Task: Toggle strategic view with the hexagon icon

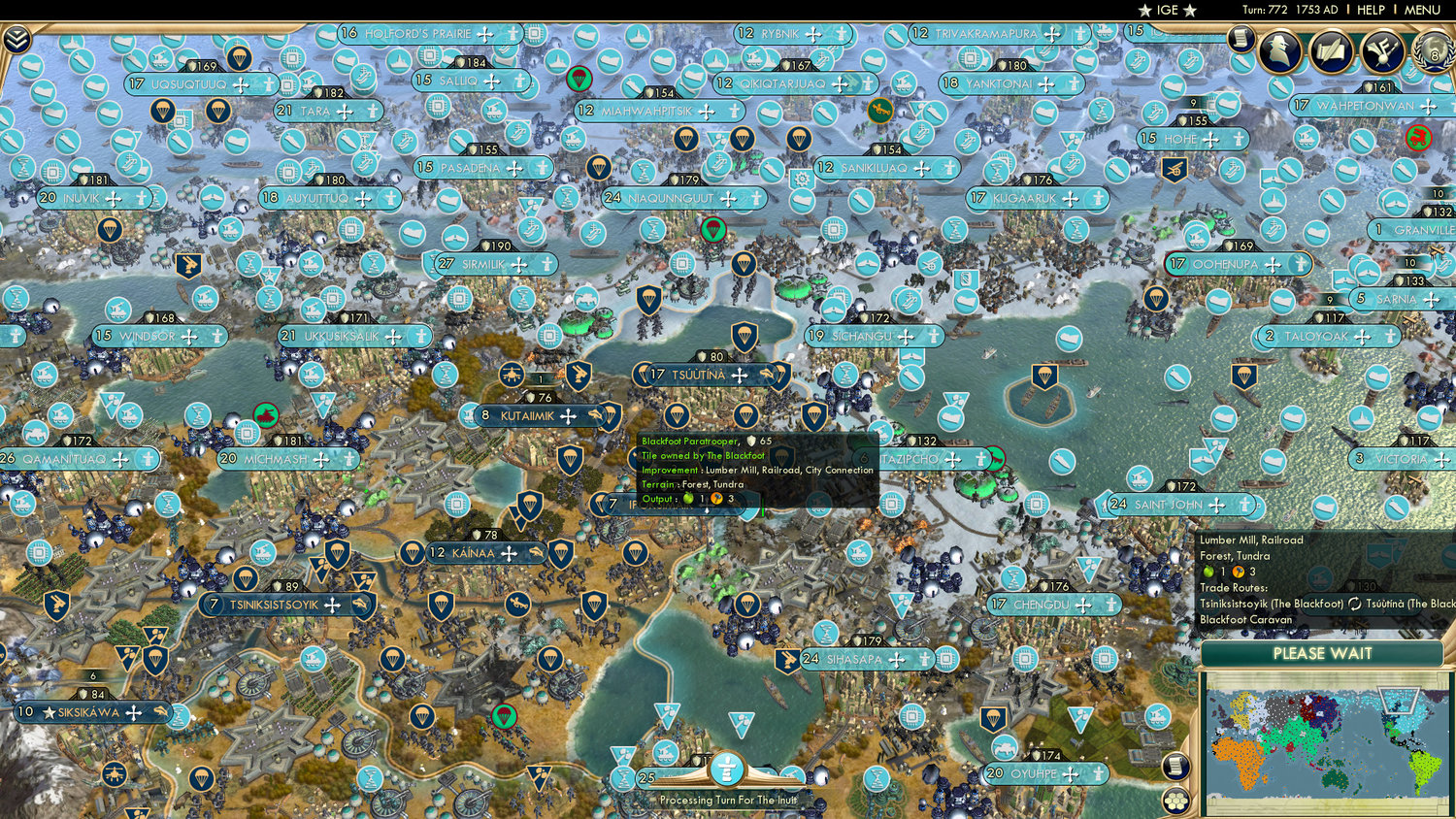Action: [x=1175, y=801]
